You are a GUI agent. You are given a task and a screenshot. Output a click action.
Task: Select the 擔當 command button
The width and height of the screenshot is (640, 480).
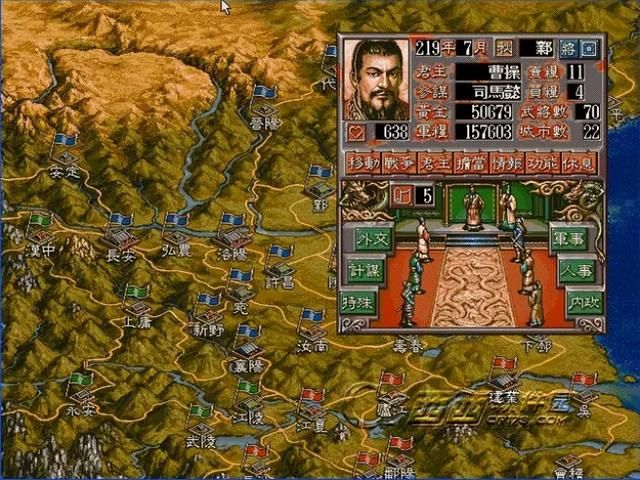(x=470, y=163)
